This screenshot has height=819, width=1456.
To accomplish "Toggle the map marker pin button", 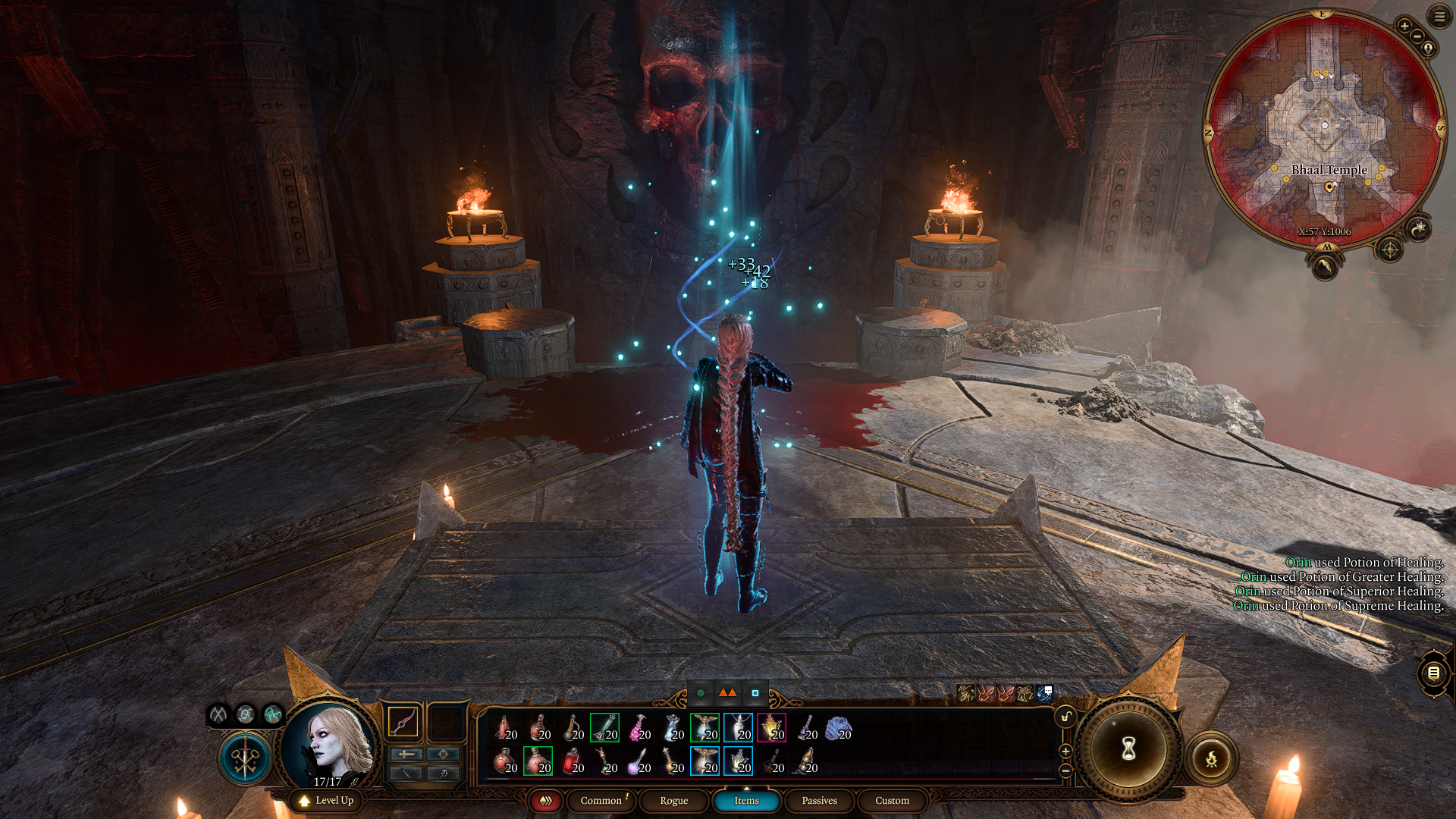I will [1429, 49].
